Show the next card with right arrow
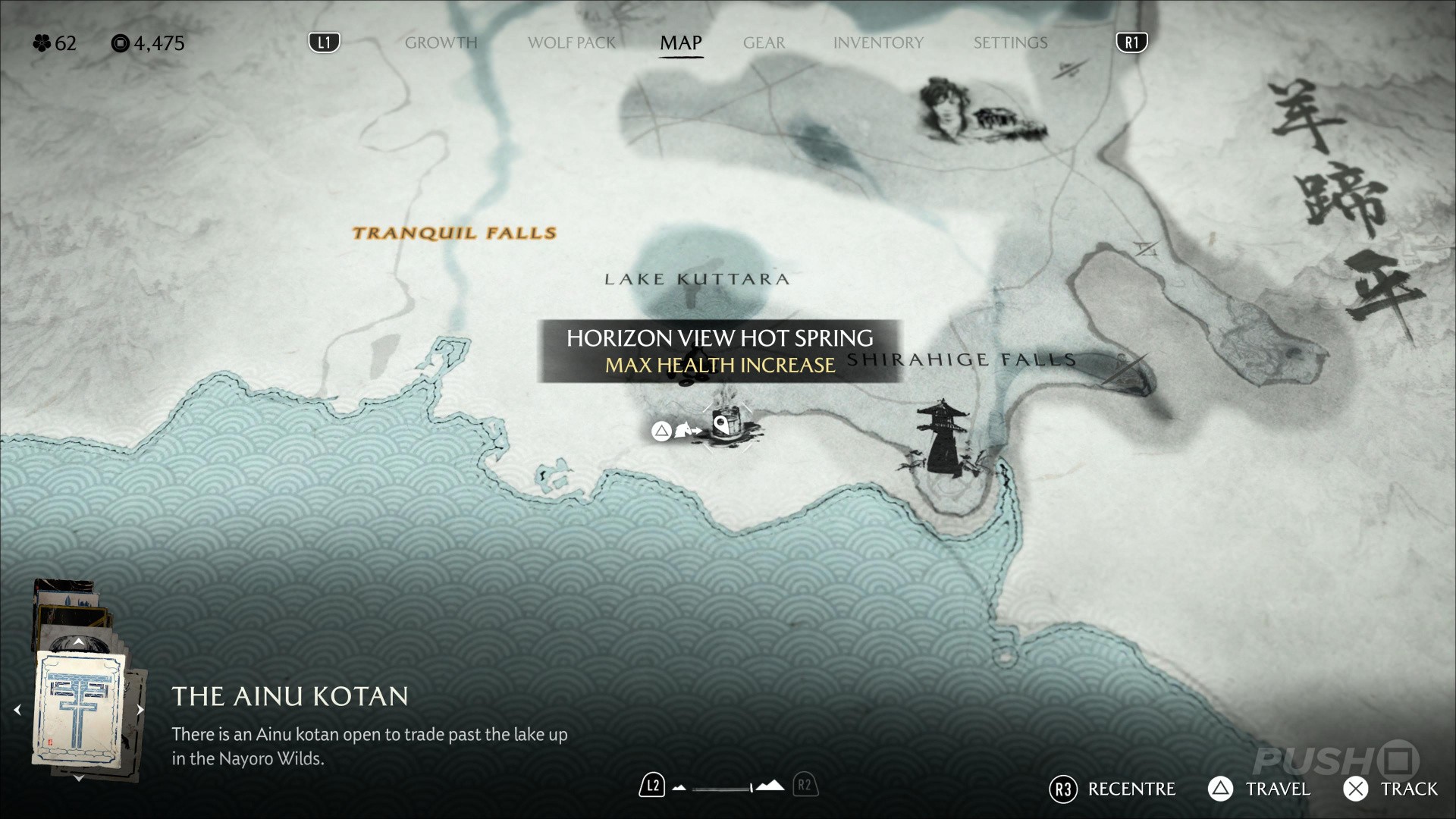Image resolution: width=1456 pixels, height=819 pixels. point(140,711)
